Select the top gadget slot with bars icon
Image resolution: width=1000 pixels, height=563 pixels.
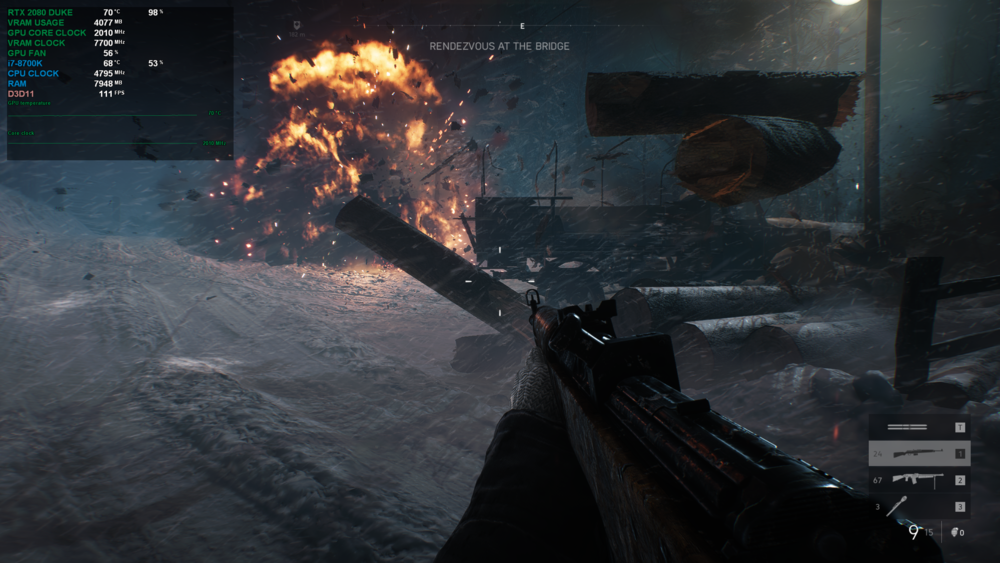click(918, 427)
